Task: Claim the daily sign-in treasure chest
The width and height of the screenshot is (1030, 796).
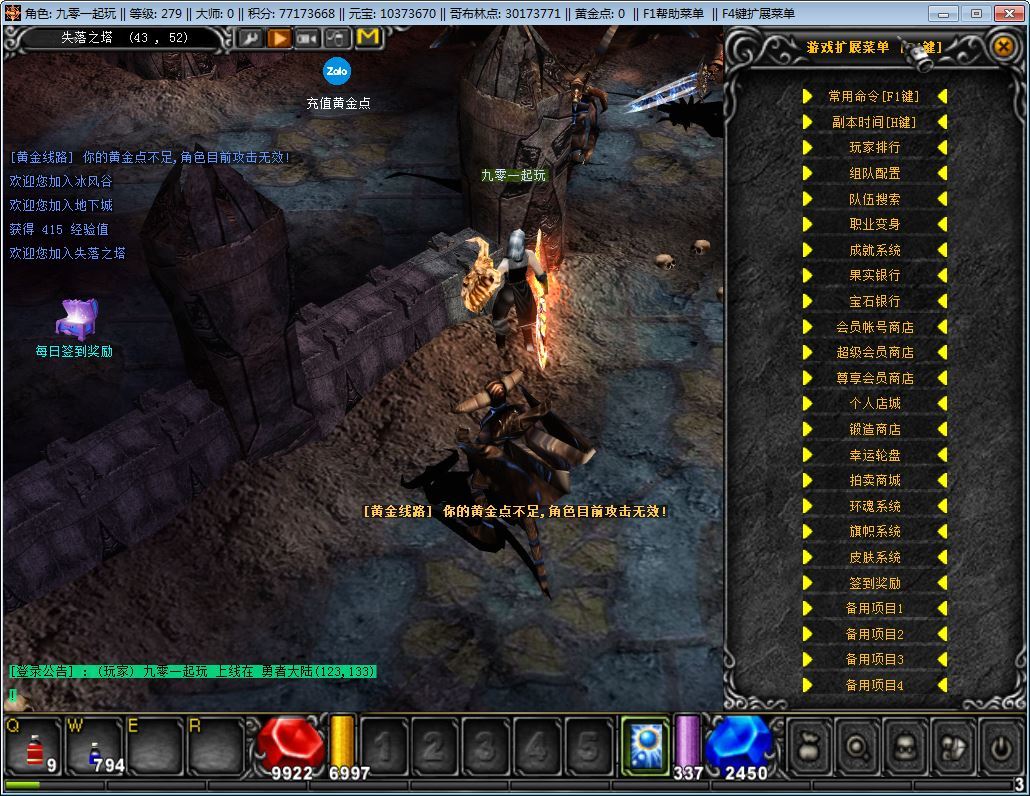Action: [x=76, y=319]
